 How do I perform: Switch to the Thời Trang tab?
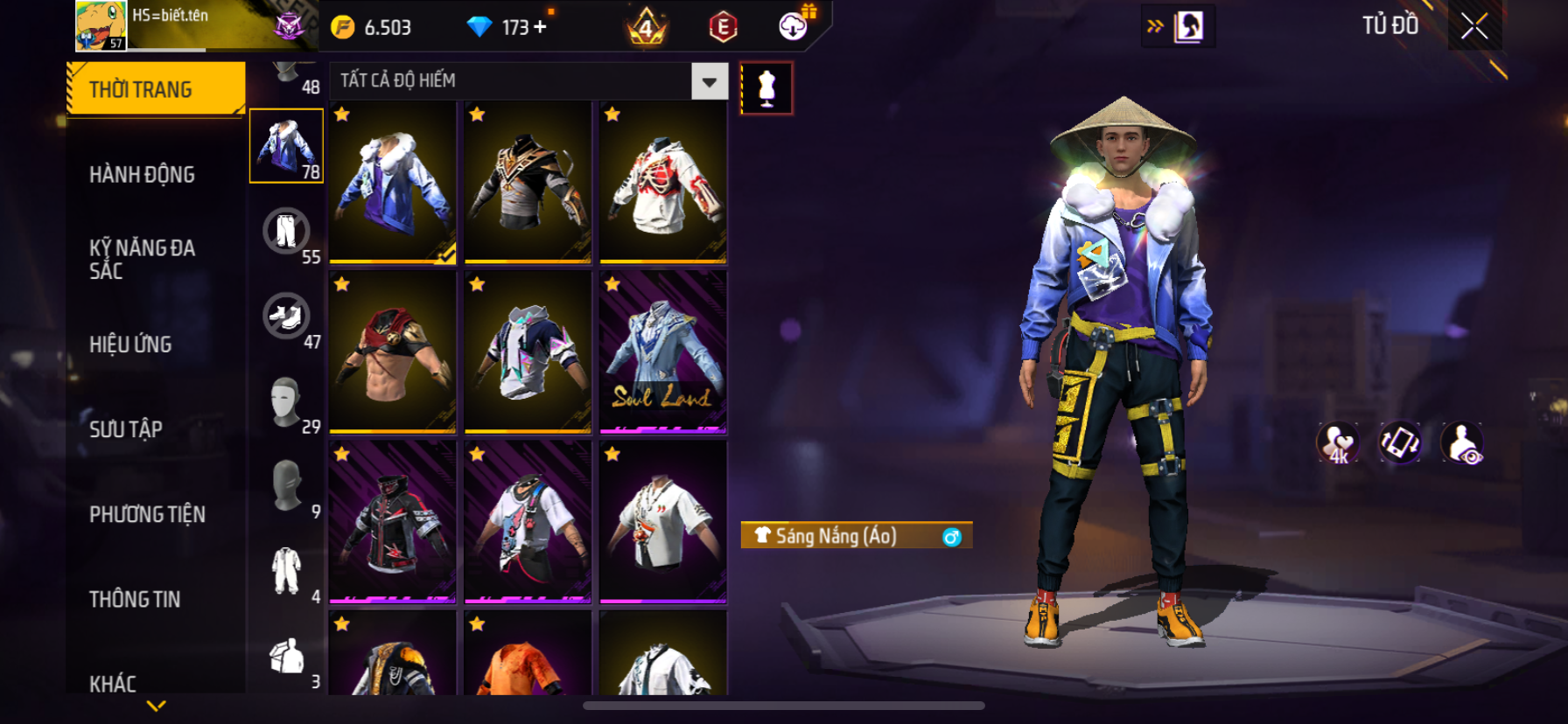pos(156,89)
